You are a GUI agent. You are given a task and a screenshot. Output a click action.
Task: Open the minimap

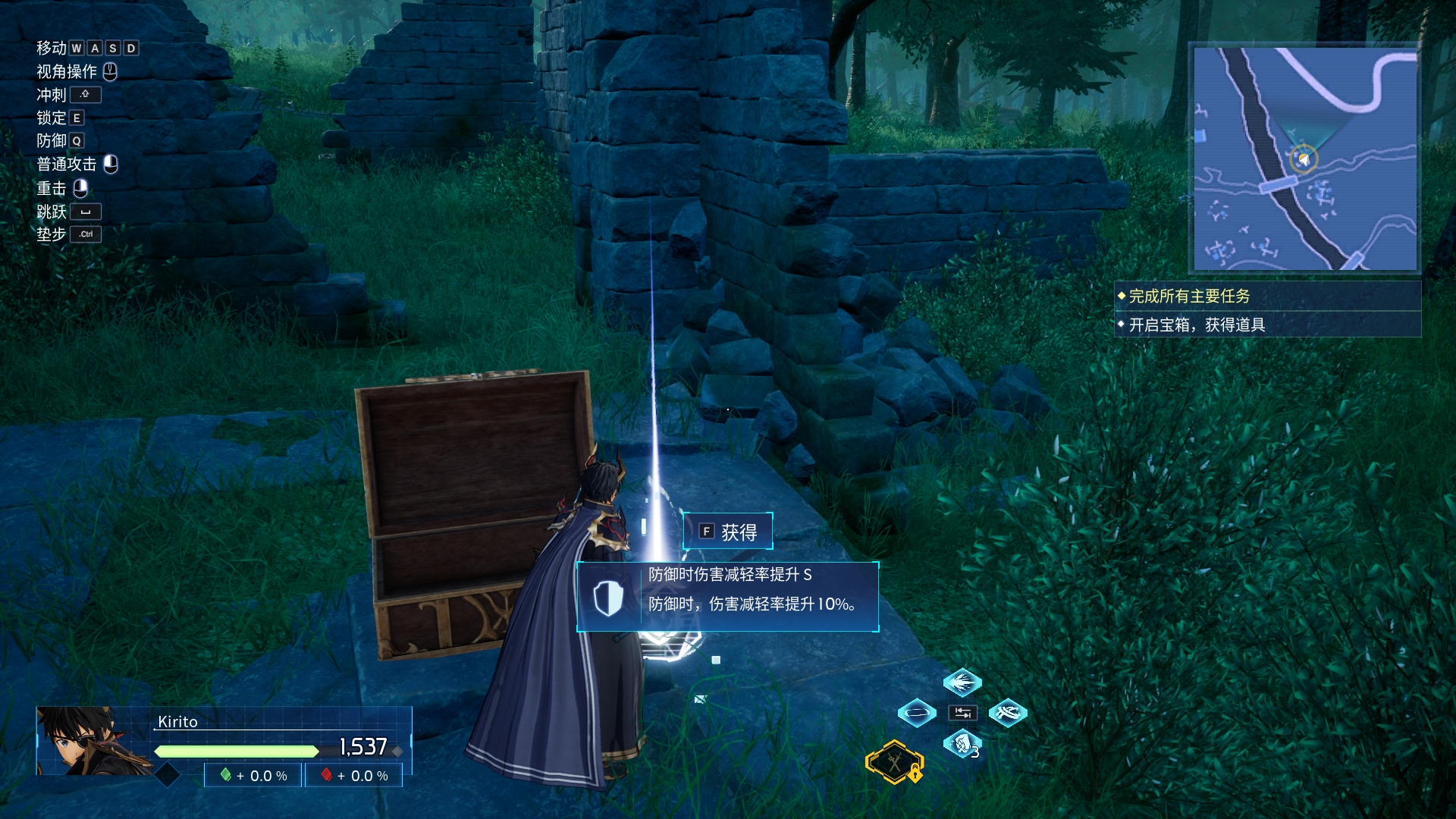pyautogui.click(x=1304, y=159)
